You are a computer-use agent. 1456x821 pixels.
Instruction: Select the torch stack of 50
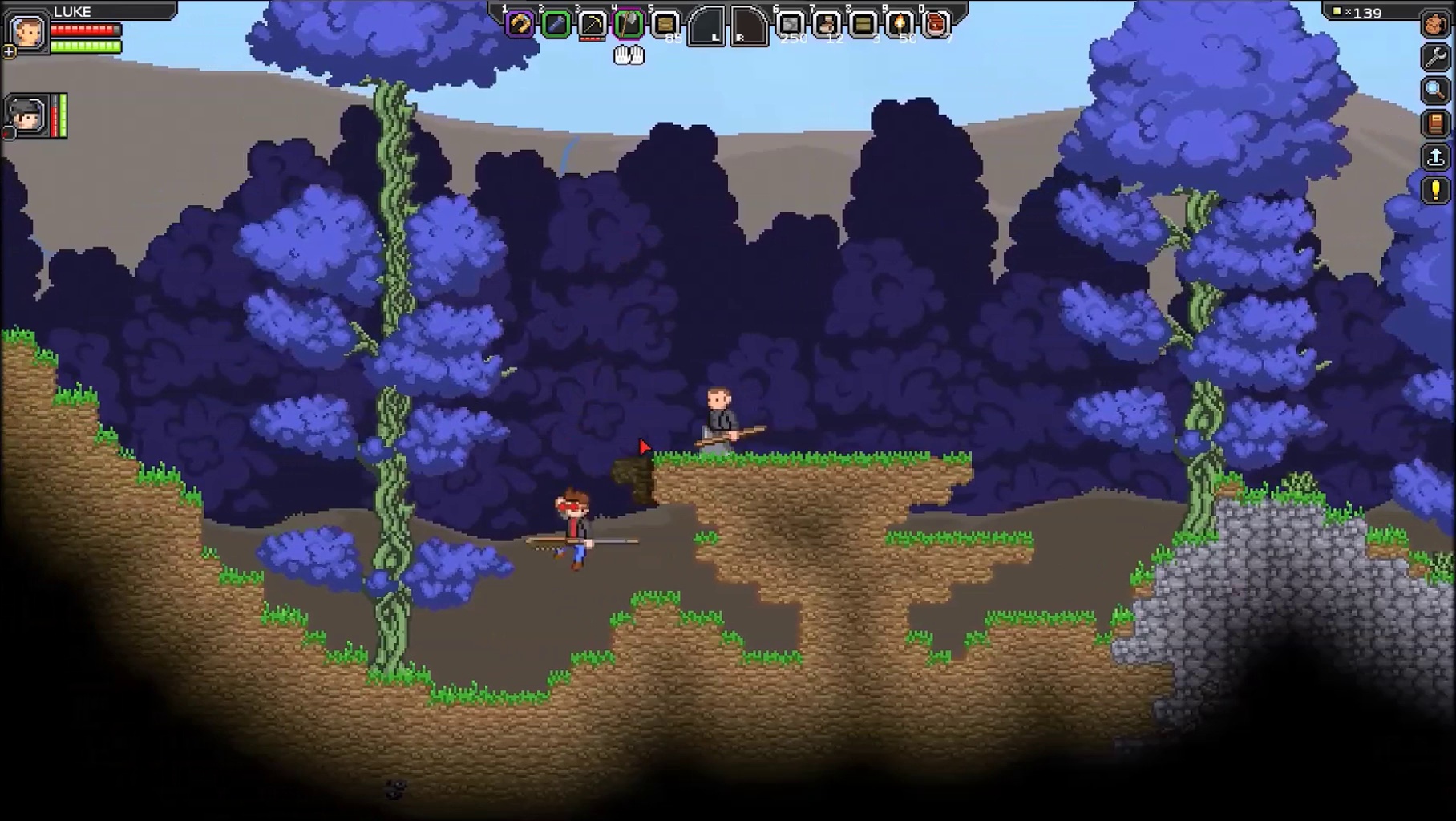point(900,25)
